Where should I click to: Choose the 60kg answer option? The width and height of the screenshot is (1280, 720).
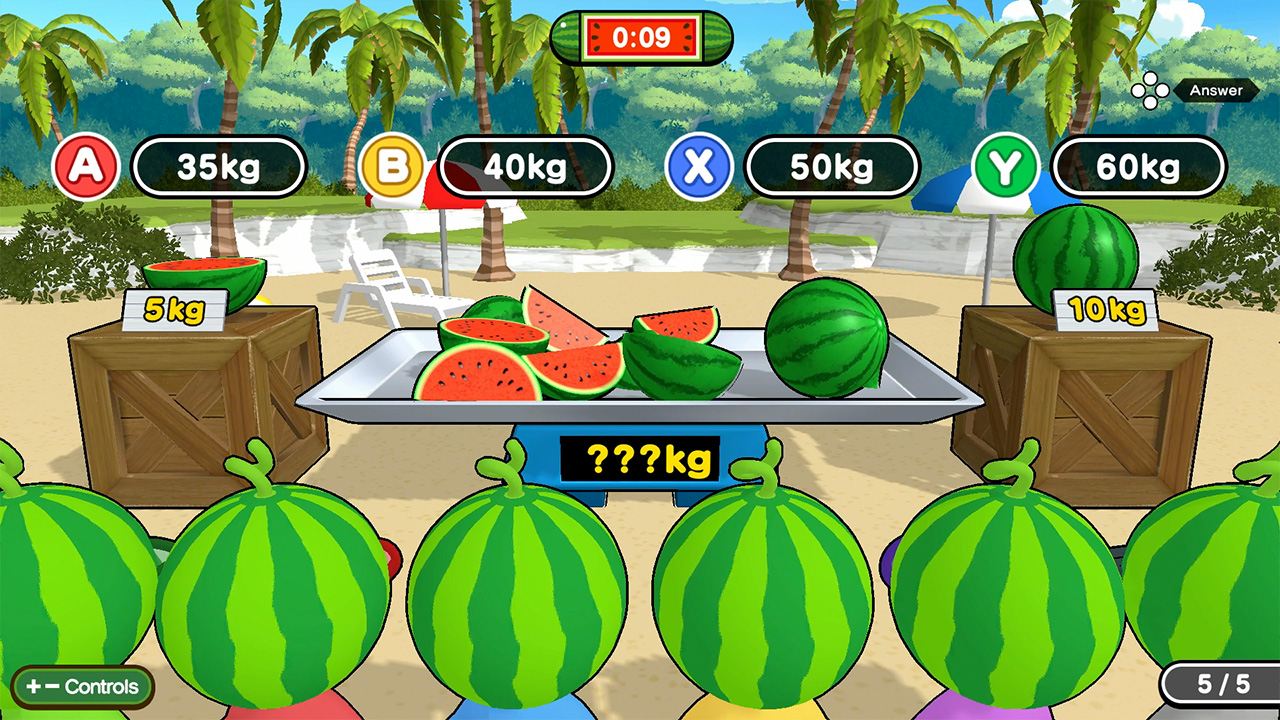click(1139, 166)
